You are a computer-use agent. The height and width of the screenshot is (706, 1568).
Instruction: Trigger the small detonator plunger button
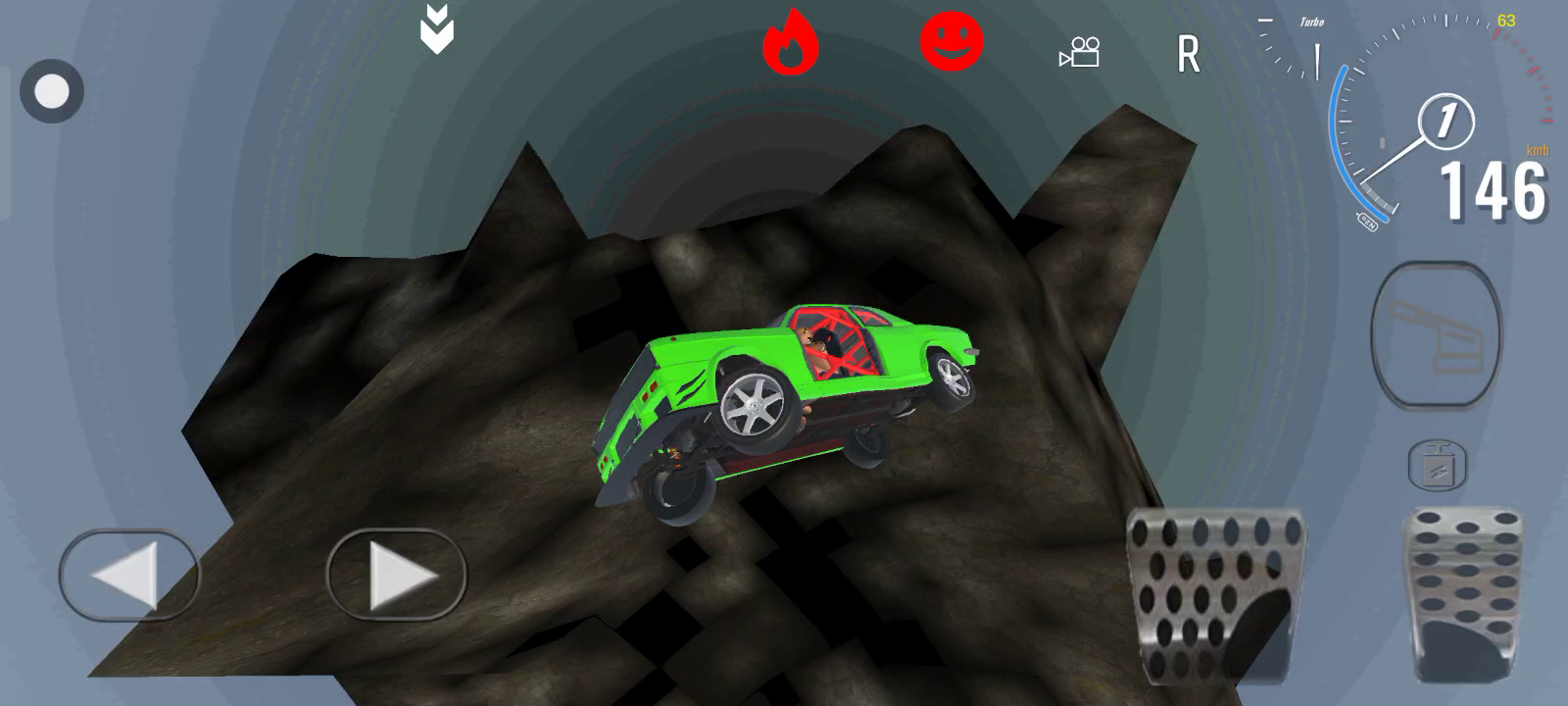pos(1437,465)
